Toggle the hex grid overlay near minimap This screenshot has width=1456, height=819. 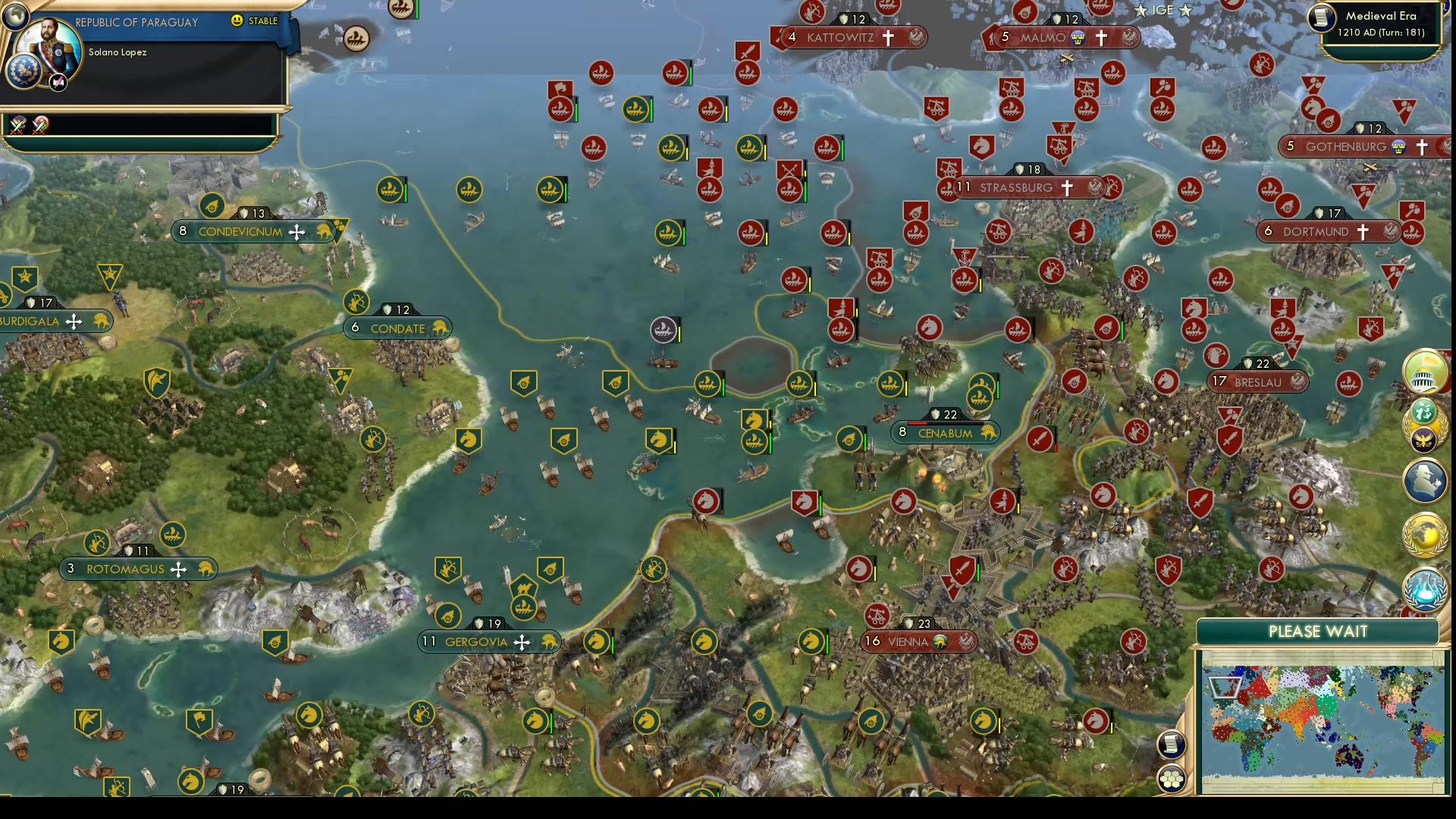pyautogui.click(x=1172, y=778)
